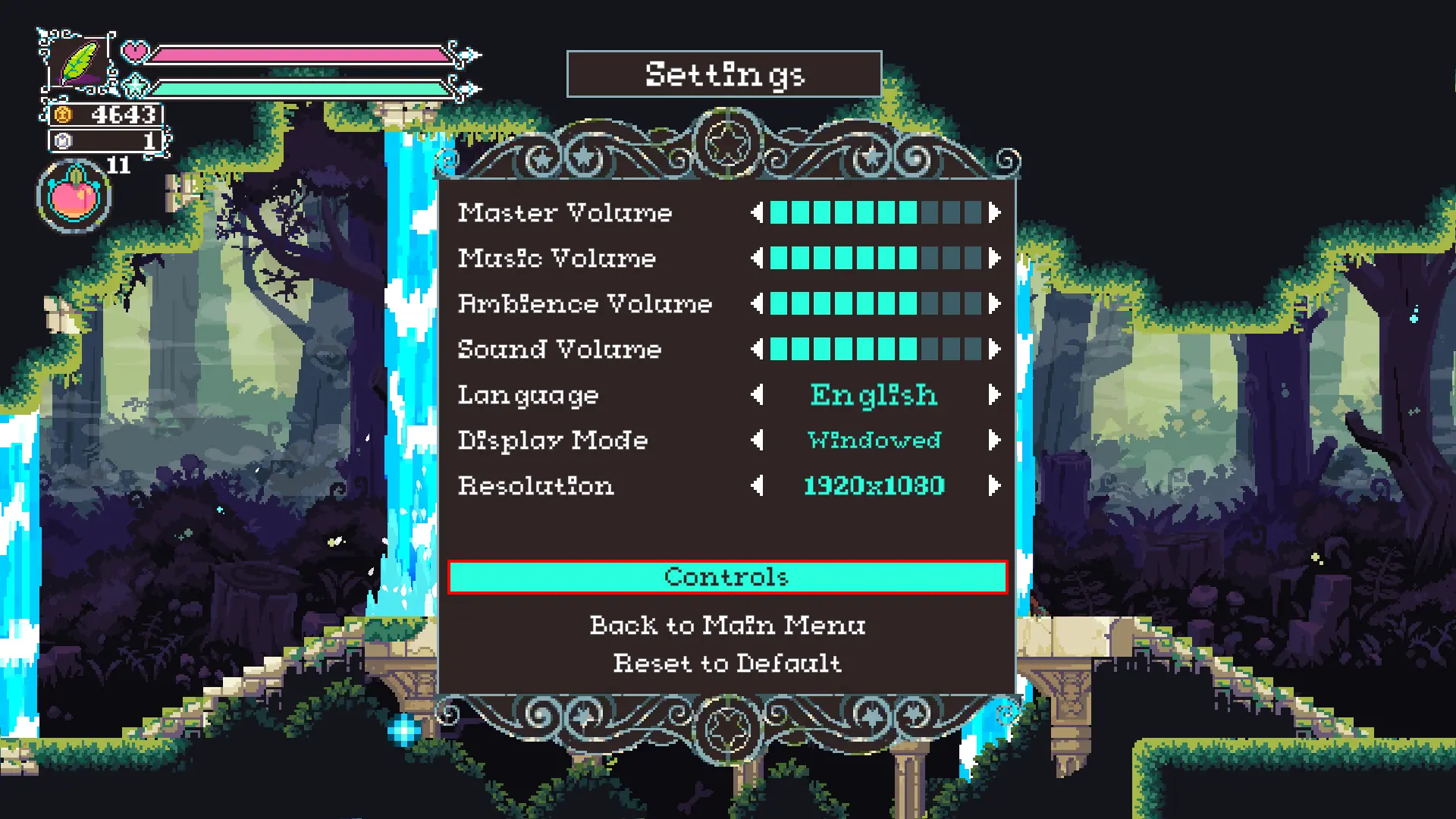
Task: Switch Language to next option
Action: (994, 395)
